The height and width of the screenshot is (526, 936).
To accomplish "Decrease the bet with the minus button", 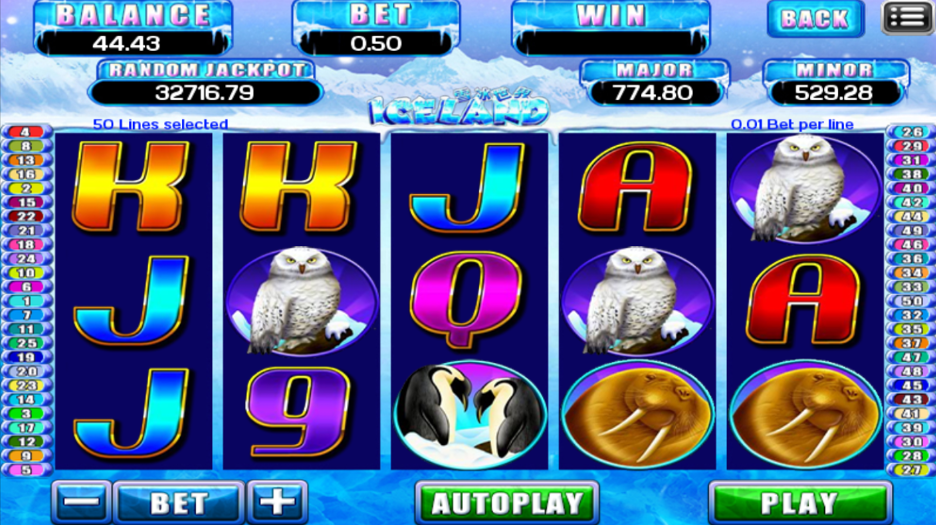I will click(84, 503).
